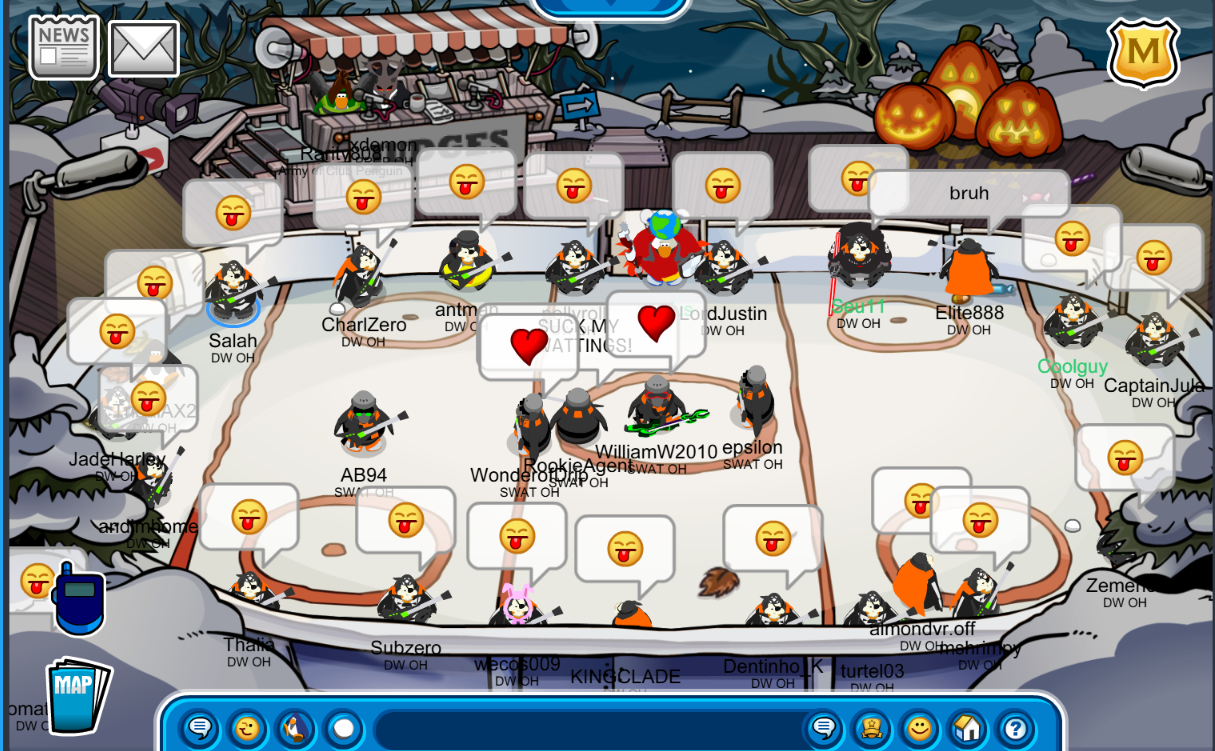1215x751 pixels.
Task: Send the chat message with the speech bubble button
Action: 824,727
